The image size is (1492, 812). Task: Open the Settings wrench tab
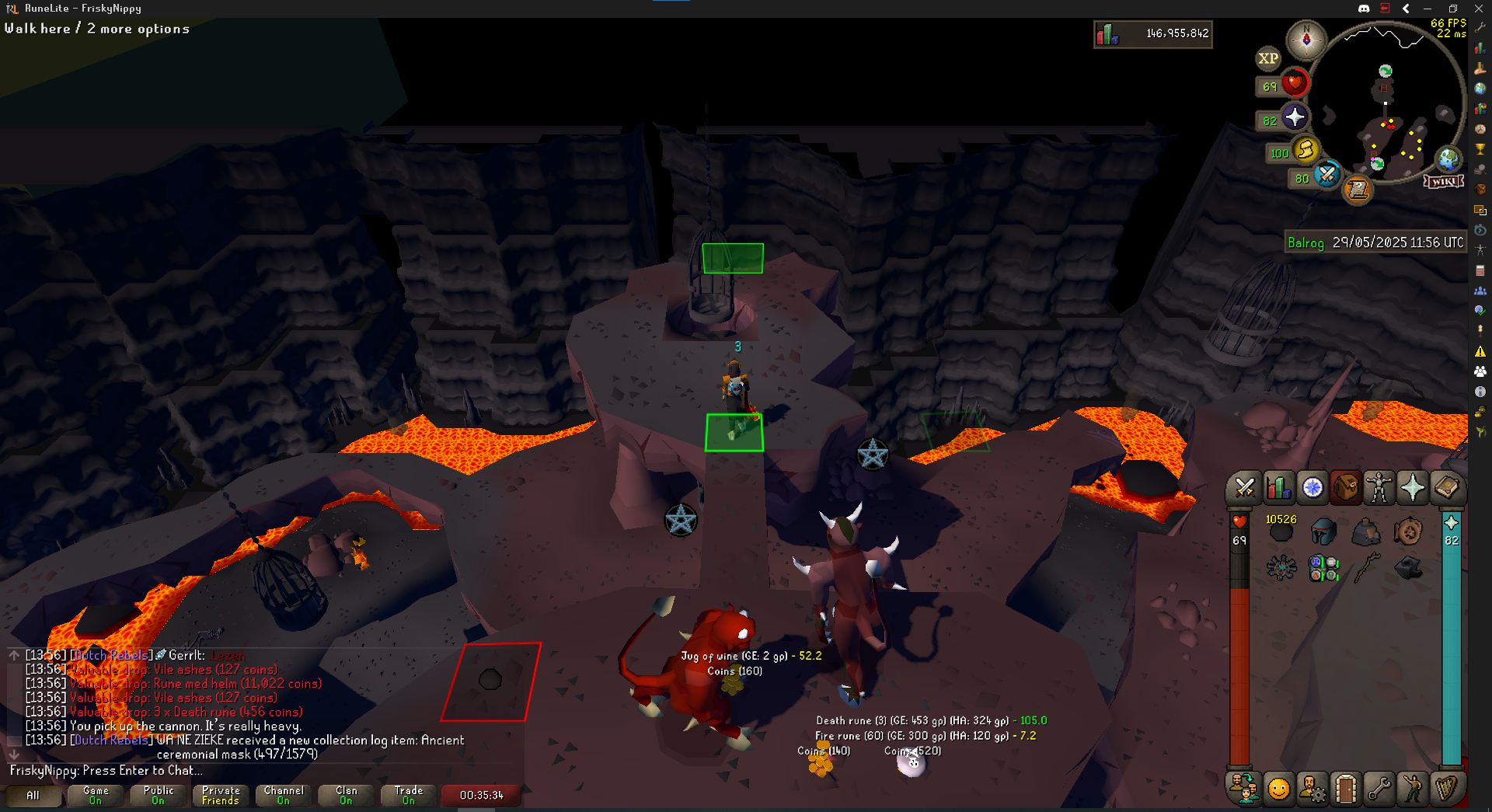tap(1379, 789)
